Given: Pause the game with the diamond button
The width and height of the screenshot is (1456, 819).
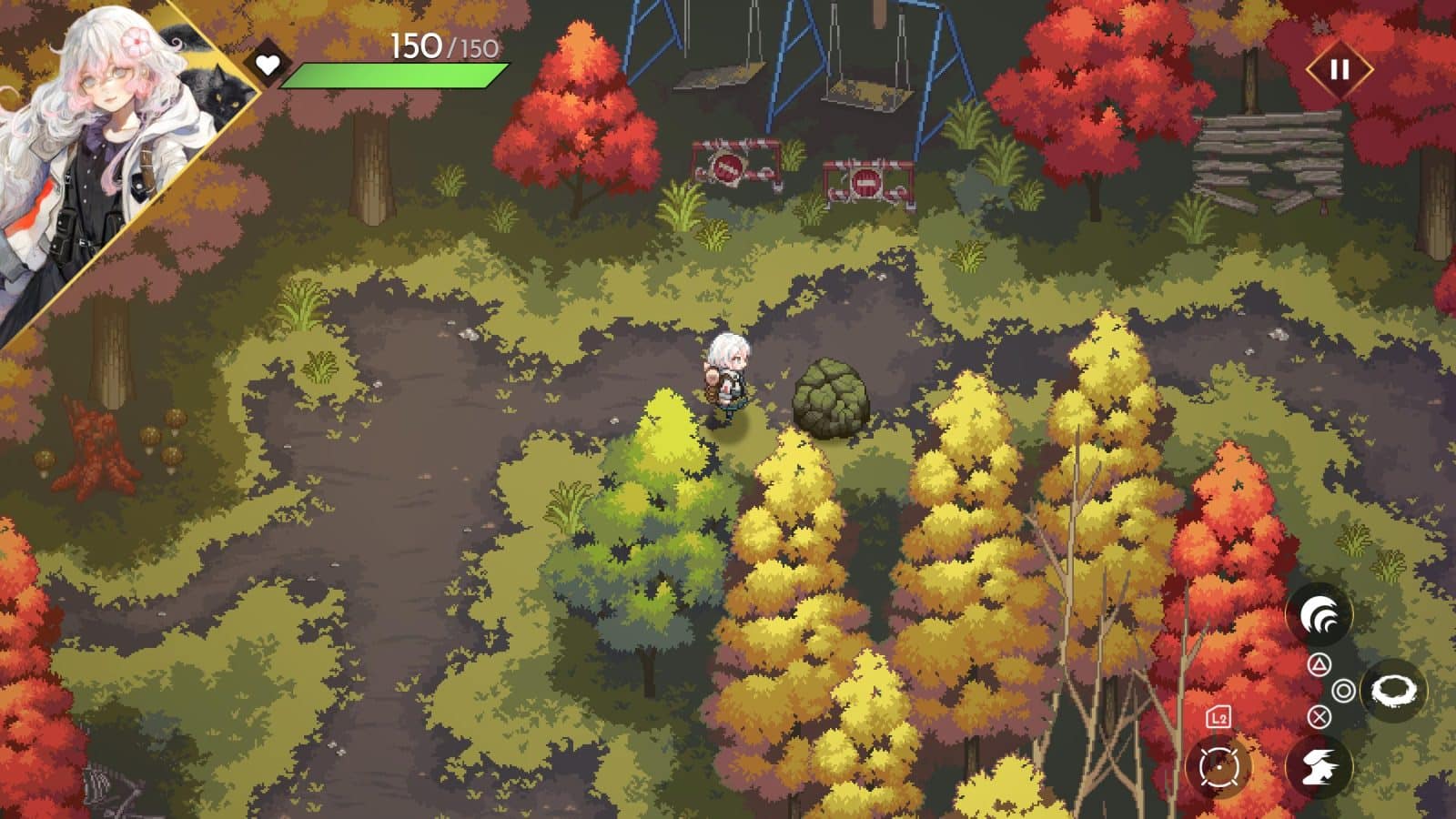Looking at the screenshot, I should click(x=1339, y=70).
